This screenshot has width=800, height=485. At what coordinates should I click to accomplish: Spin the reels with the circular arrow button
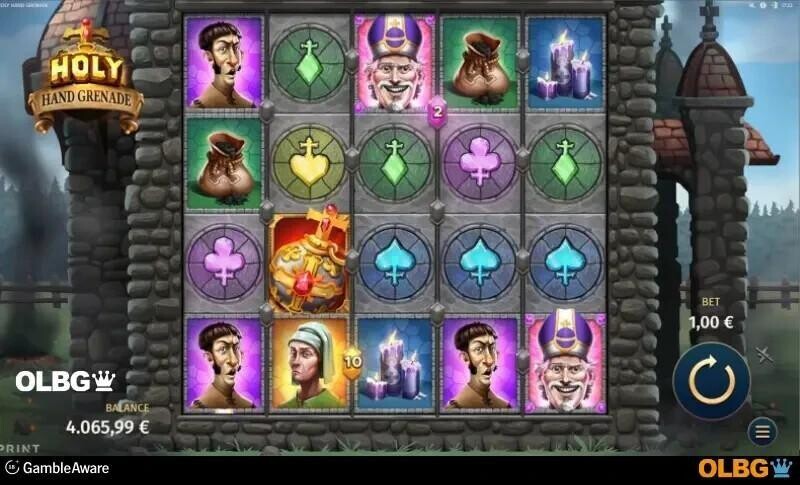point(711,380)
